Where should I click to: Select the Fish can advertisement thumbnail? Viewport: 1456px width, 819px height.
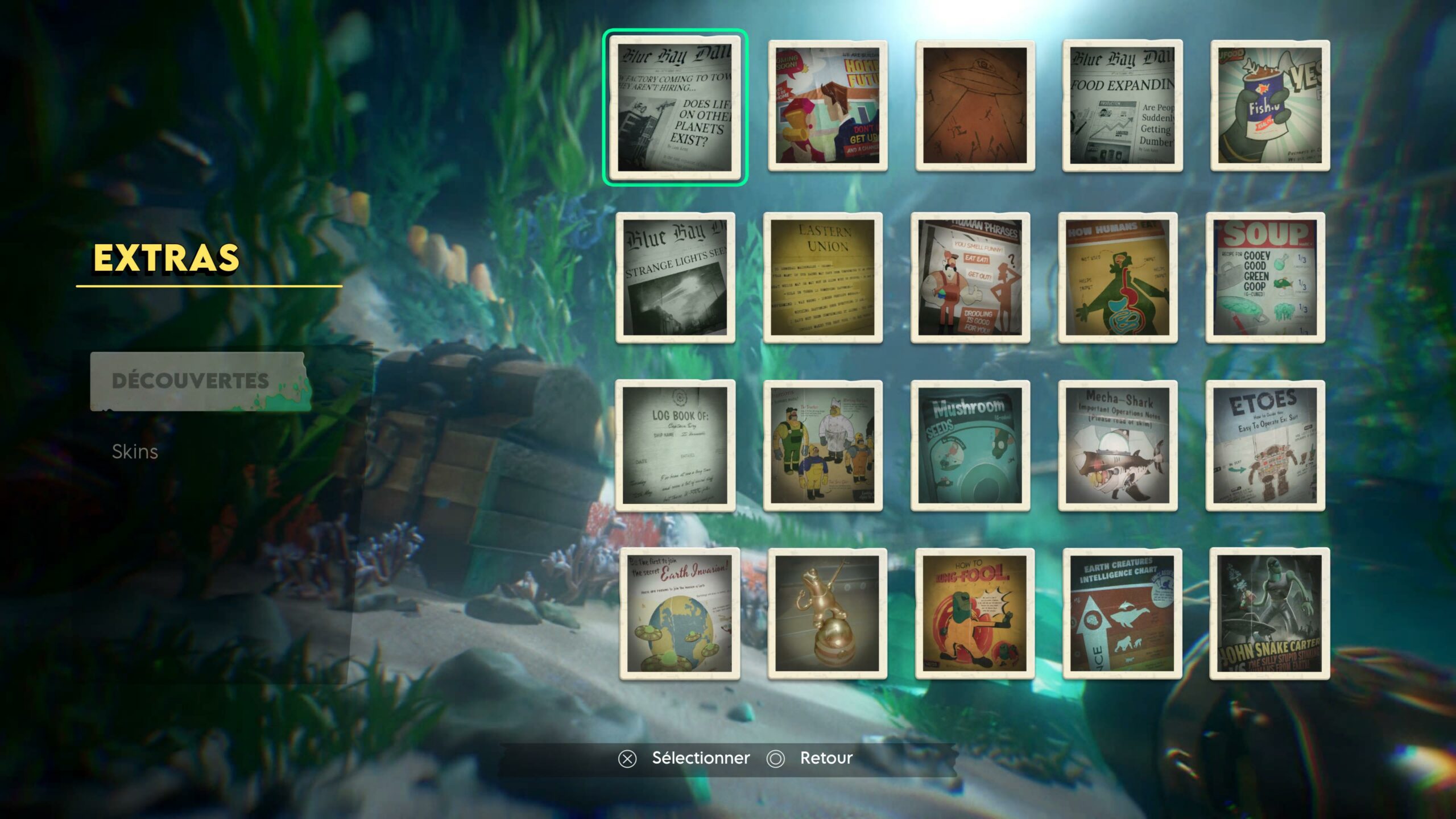(1270, 105)
